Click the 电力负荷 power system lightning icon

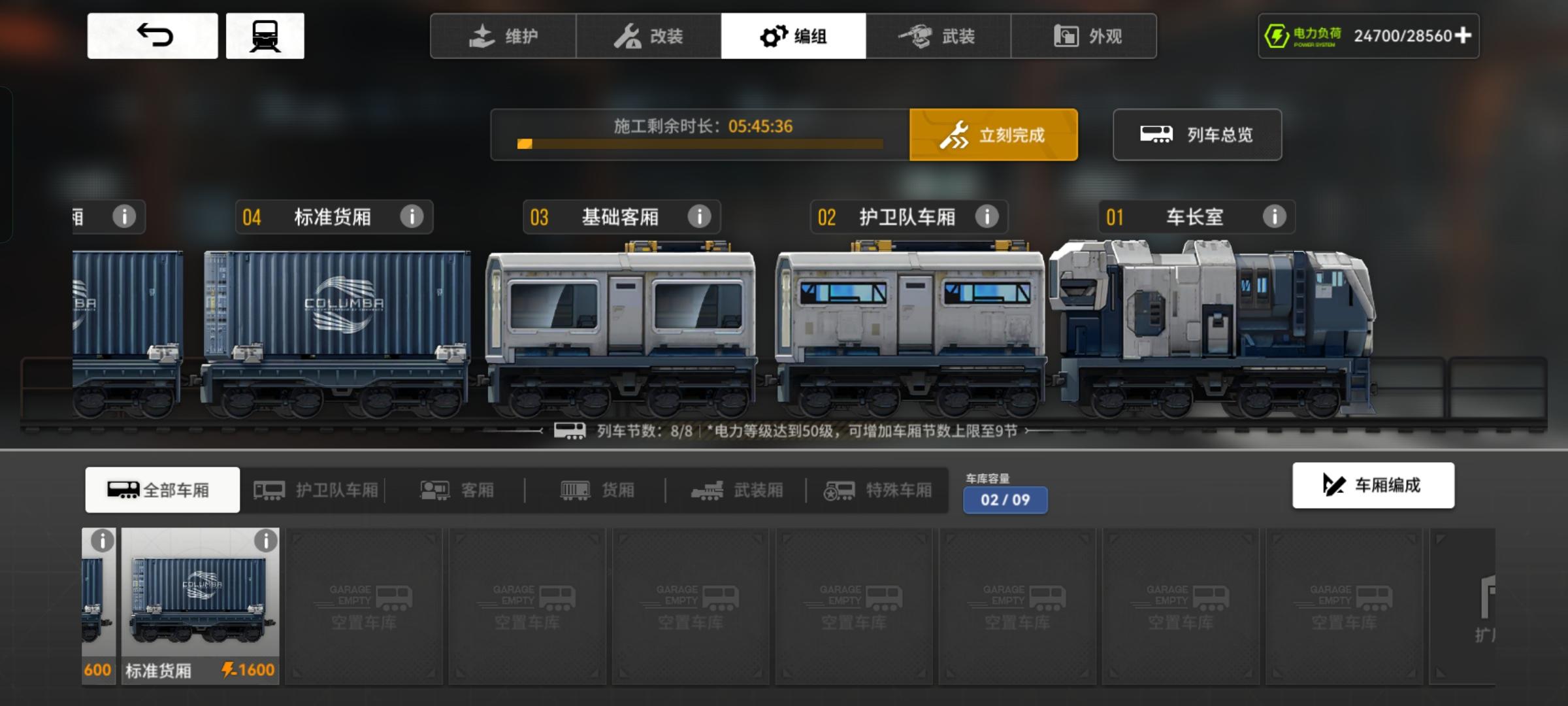tap(1277, 36)
